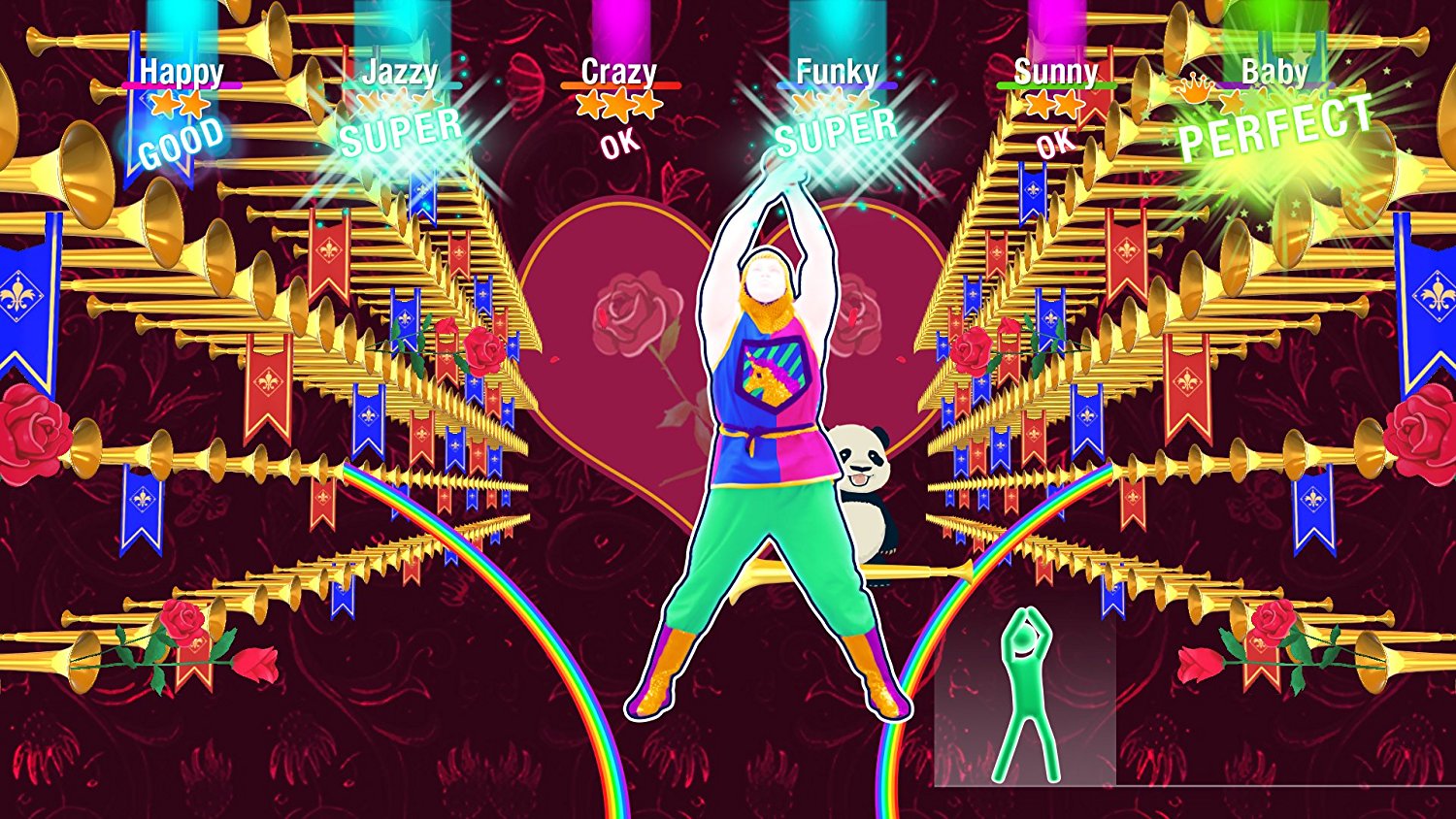Switch to the Funky player tab

pyautogui.click(x=837, y=70)
